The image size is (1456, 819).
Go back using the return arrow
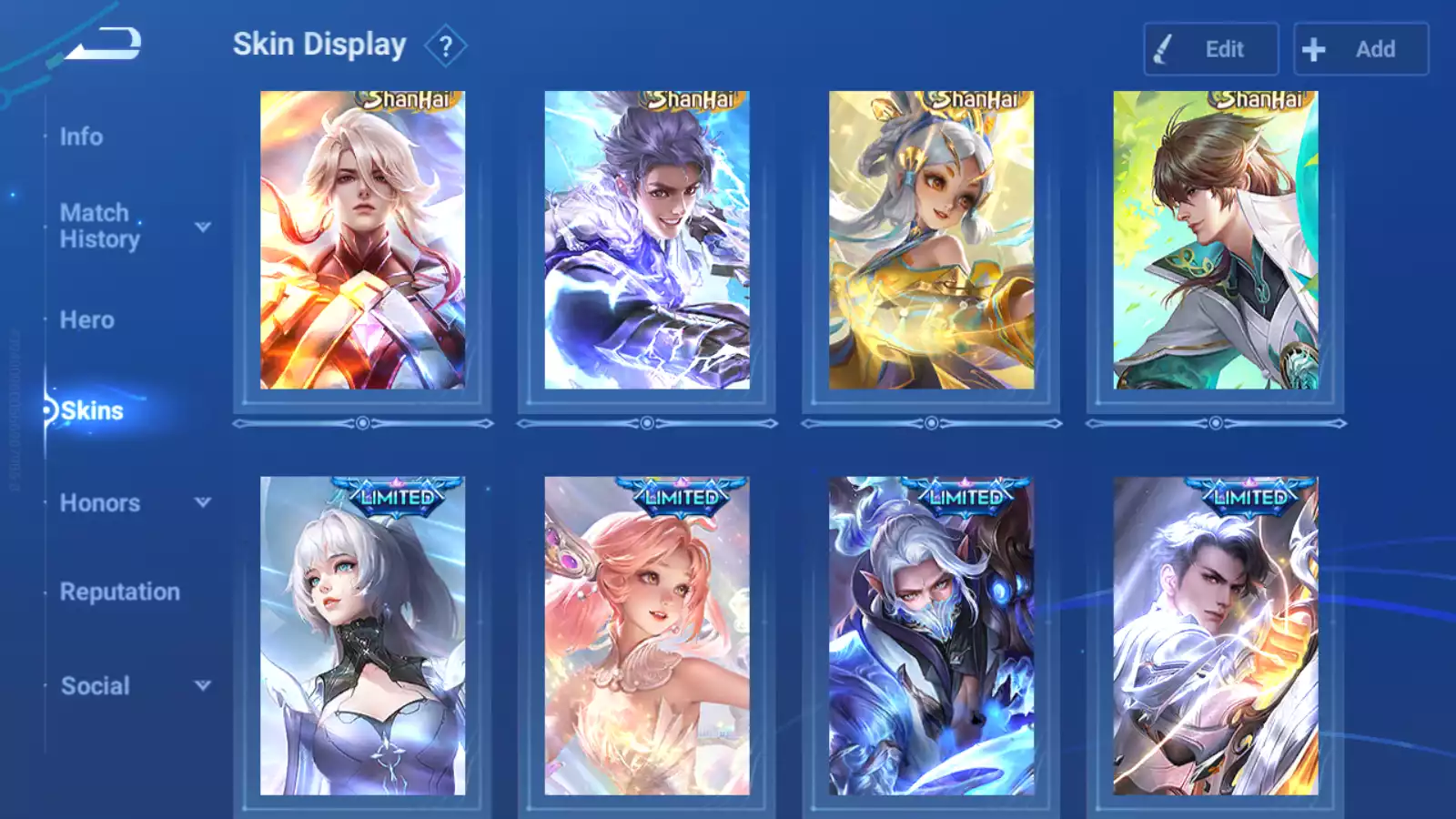click(104, 44)
